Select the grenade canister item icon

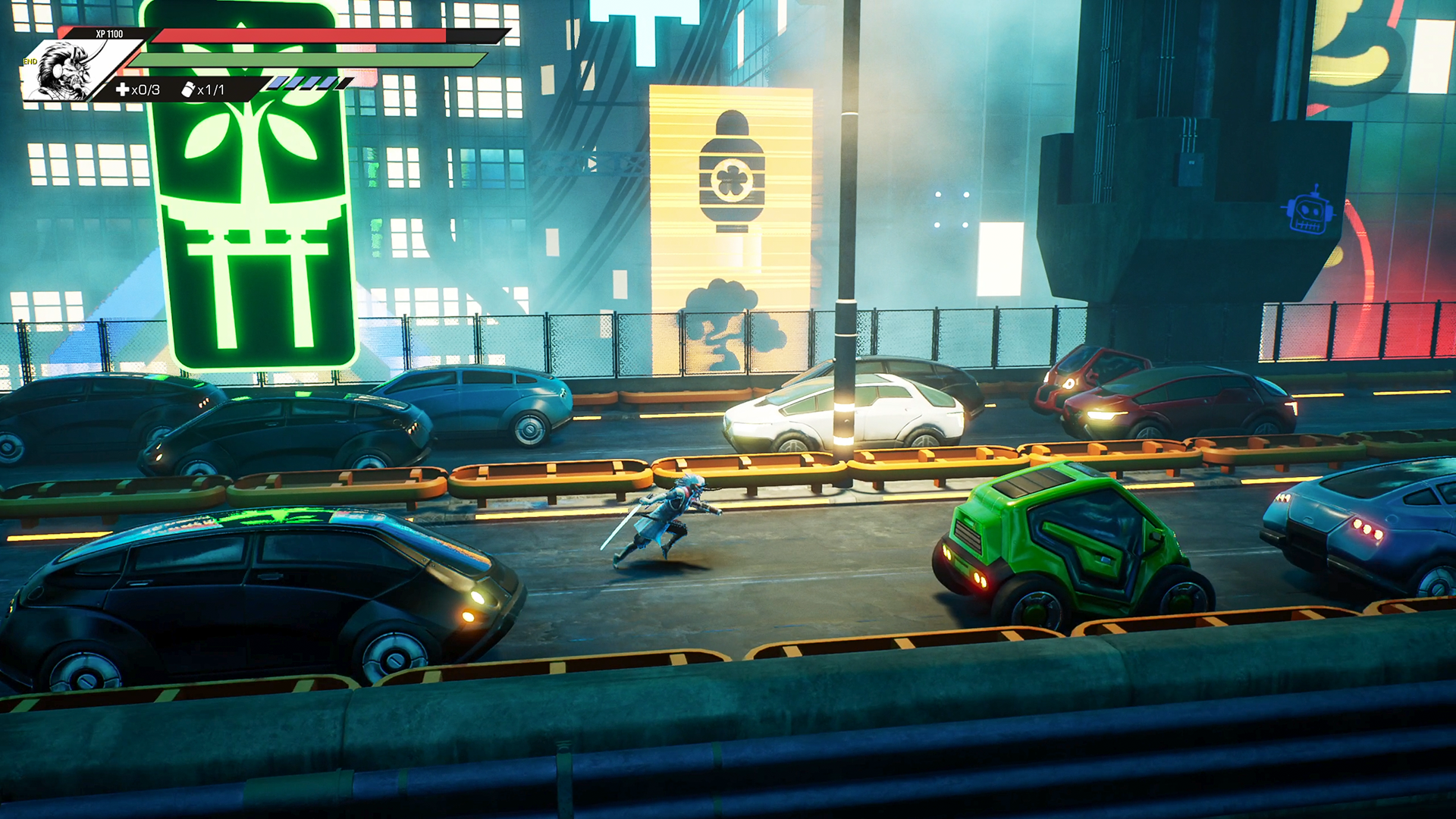click(x=188, y=89)
